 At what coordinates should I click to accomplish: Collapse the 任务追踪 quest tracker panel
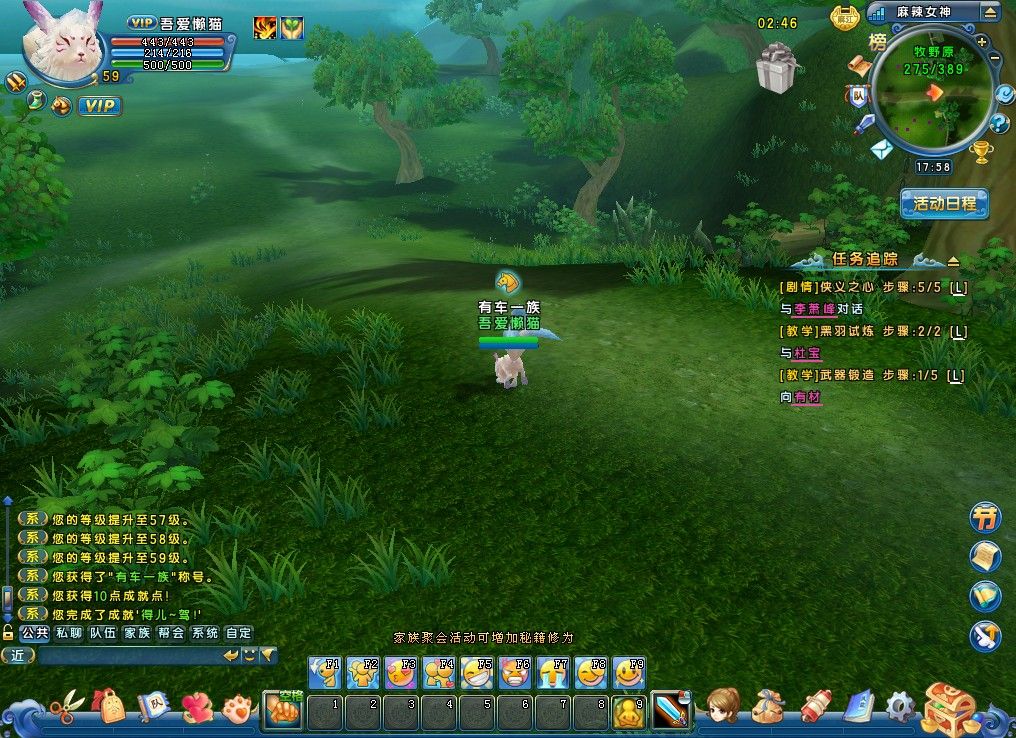(x=953, y=261)
